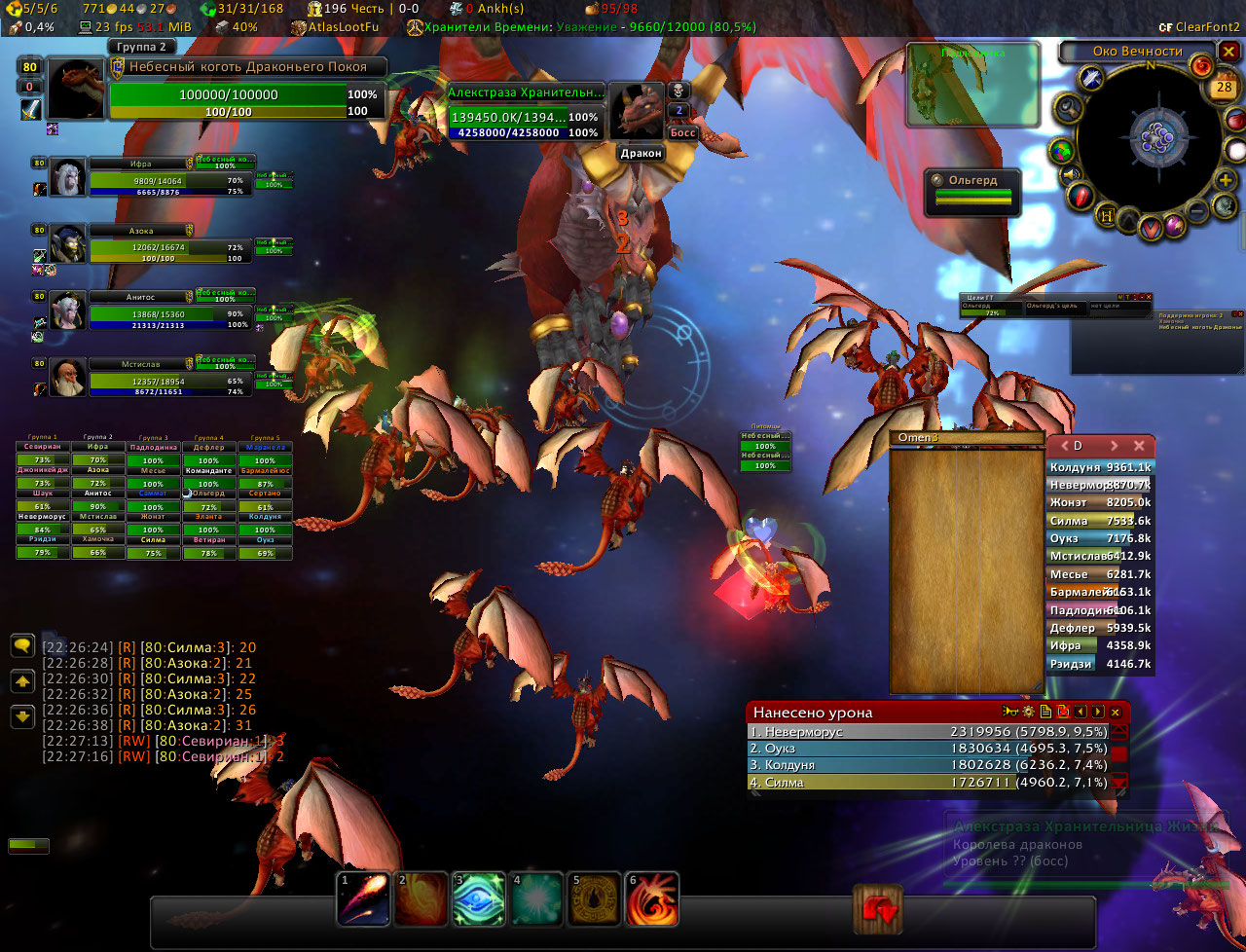Screen dimensions: 1246x952
Task: Use the glowing eye ability in slot 3
Action: [478, 898]
